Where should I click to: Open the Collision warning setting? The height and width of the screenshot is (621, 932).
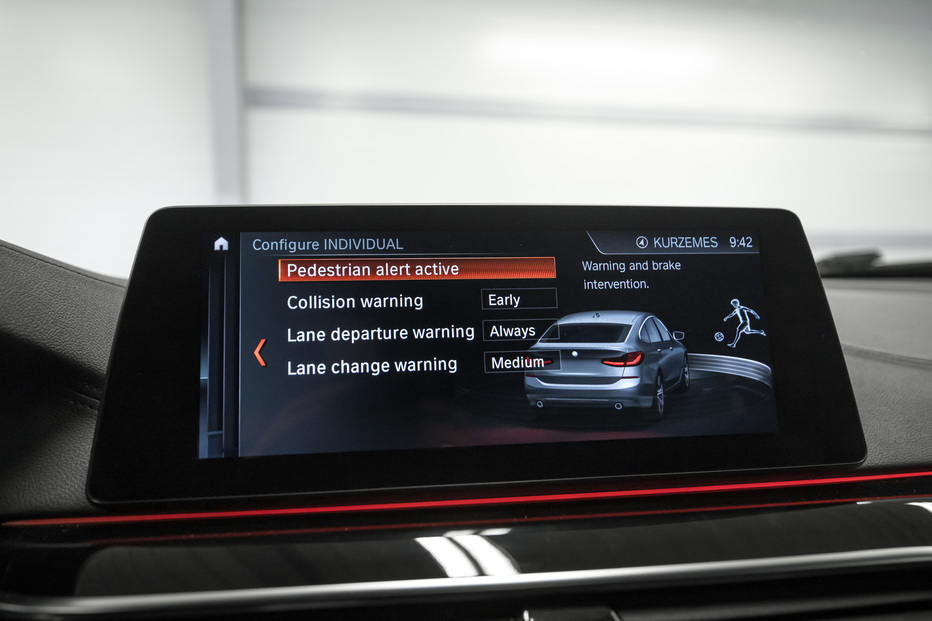[355, 301]
